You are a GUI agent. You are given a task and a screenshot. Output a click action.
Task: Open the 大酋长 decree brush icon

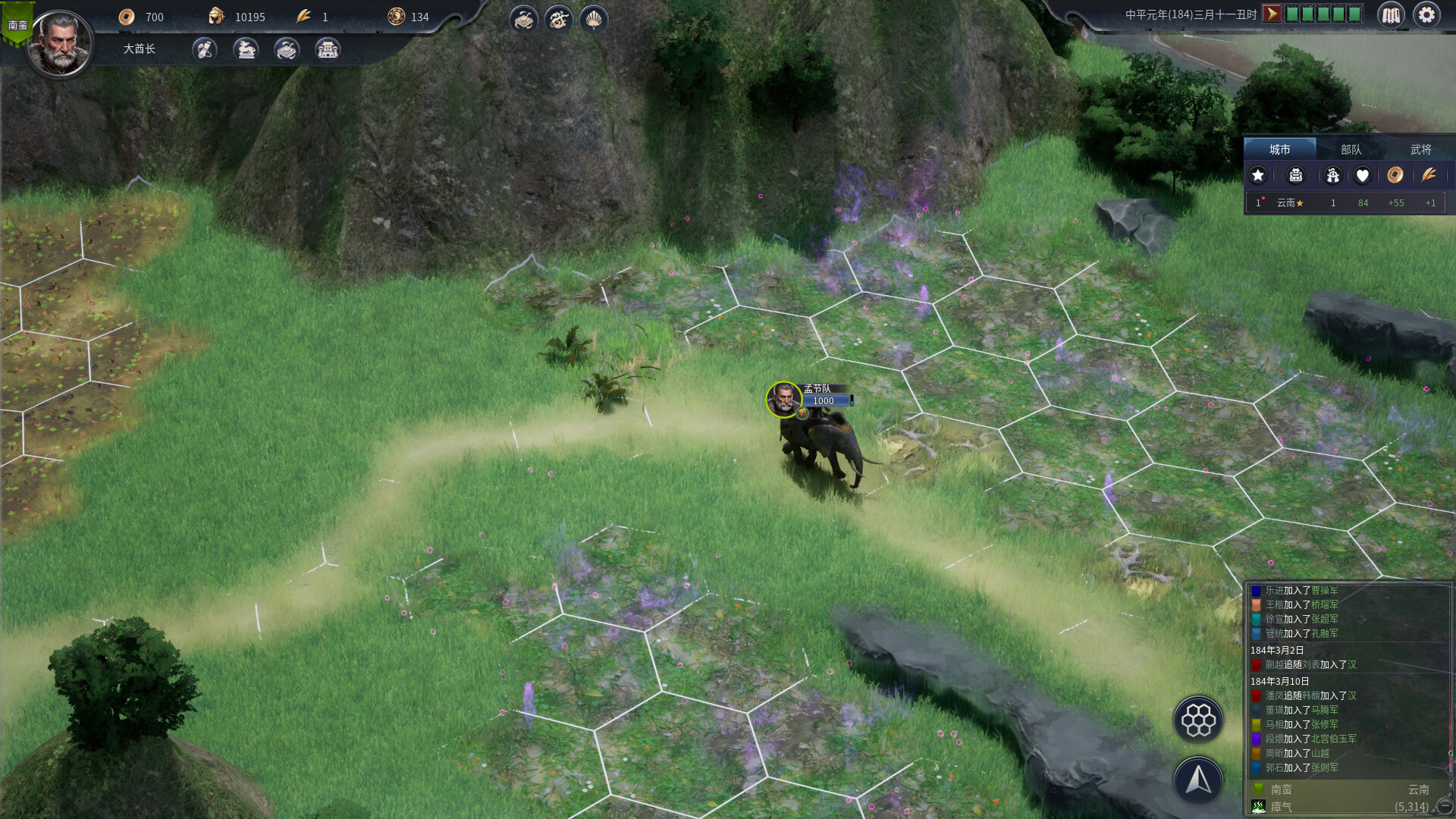tap(204, 50)
